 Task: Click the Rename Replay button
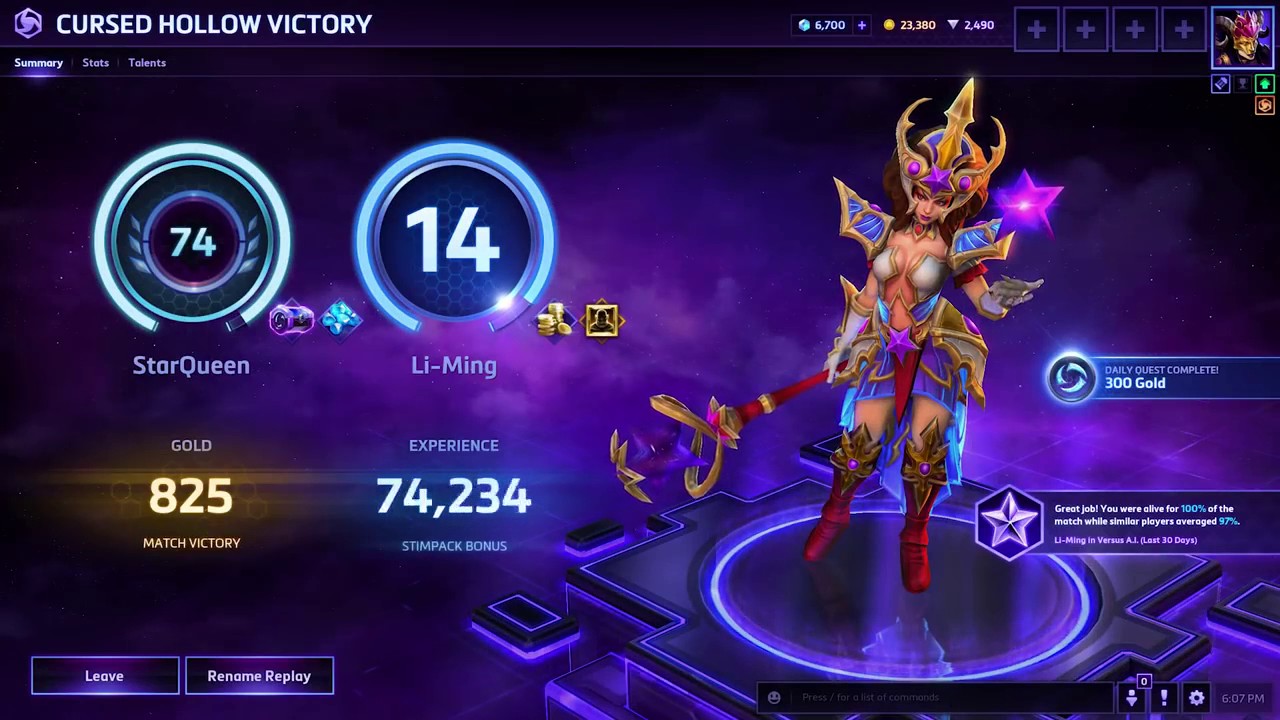[259, 676]
